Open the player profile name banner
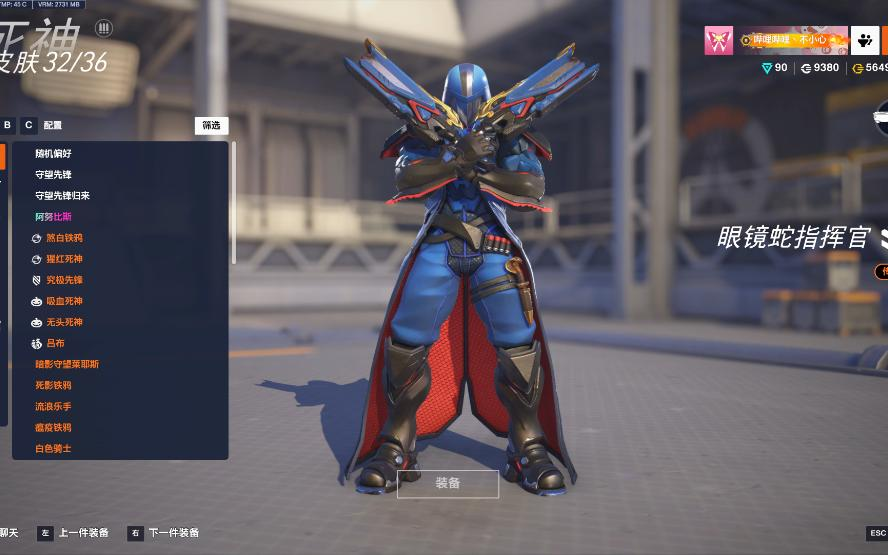 coord(793,41)
